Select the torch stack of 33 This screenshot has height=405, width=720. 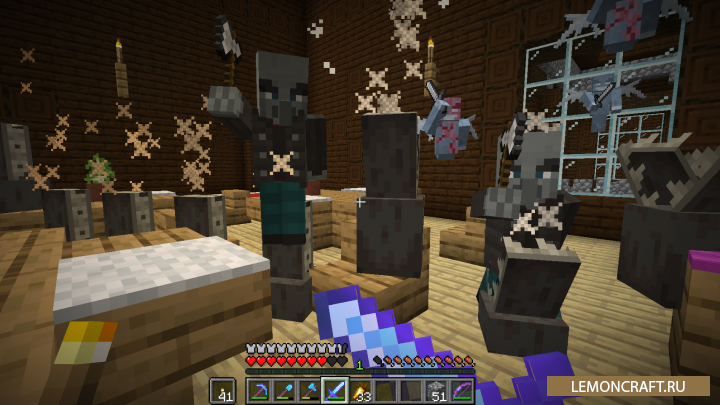click(359, 390)
